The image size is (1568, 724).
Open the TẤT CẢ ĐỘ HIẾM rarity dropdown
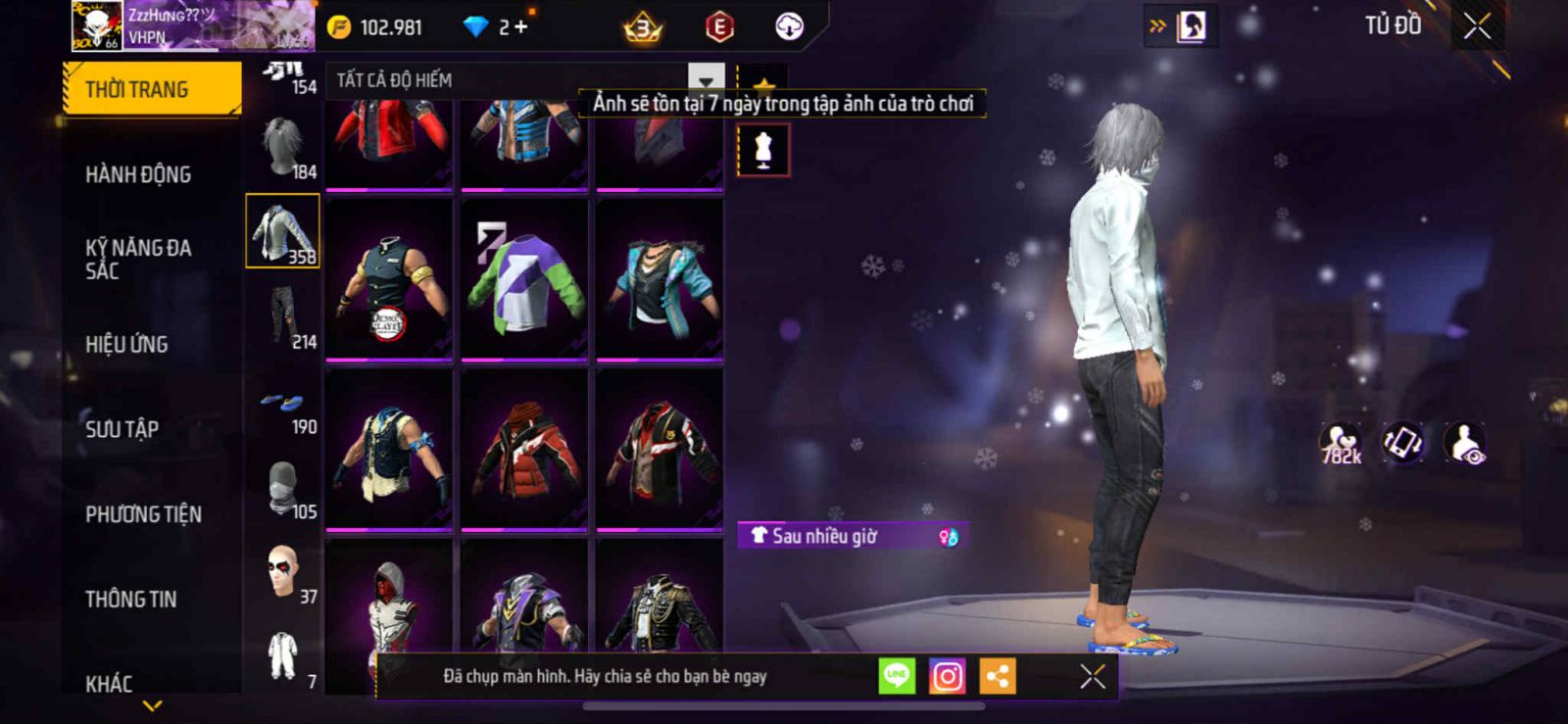(x=706, y=79)
